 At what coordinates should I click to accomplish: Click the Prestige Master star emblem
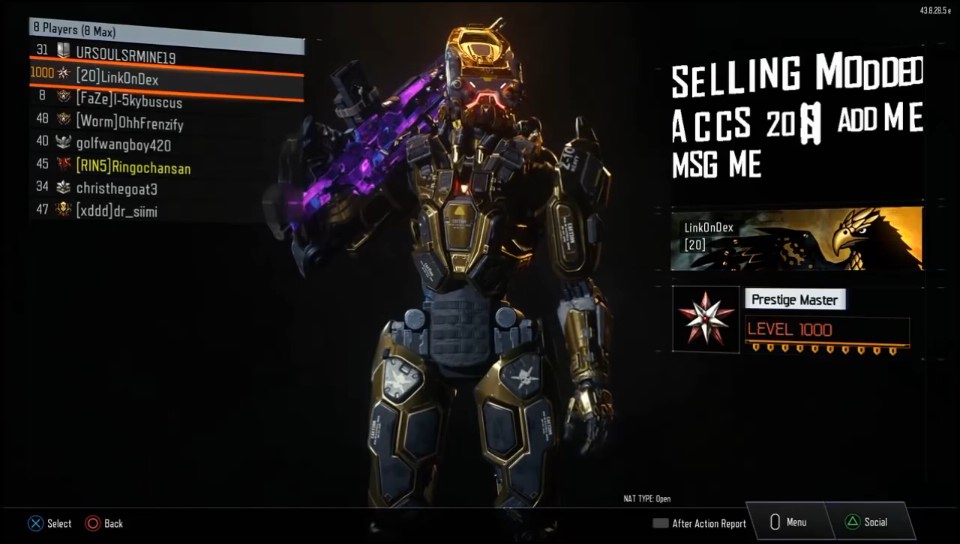point(705,319)
